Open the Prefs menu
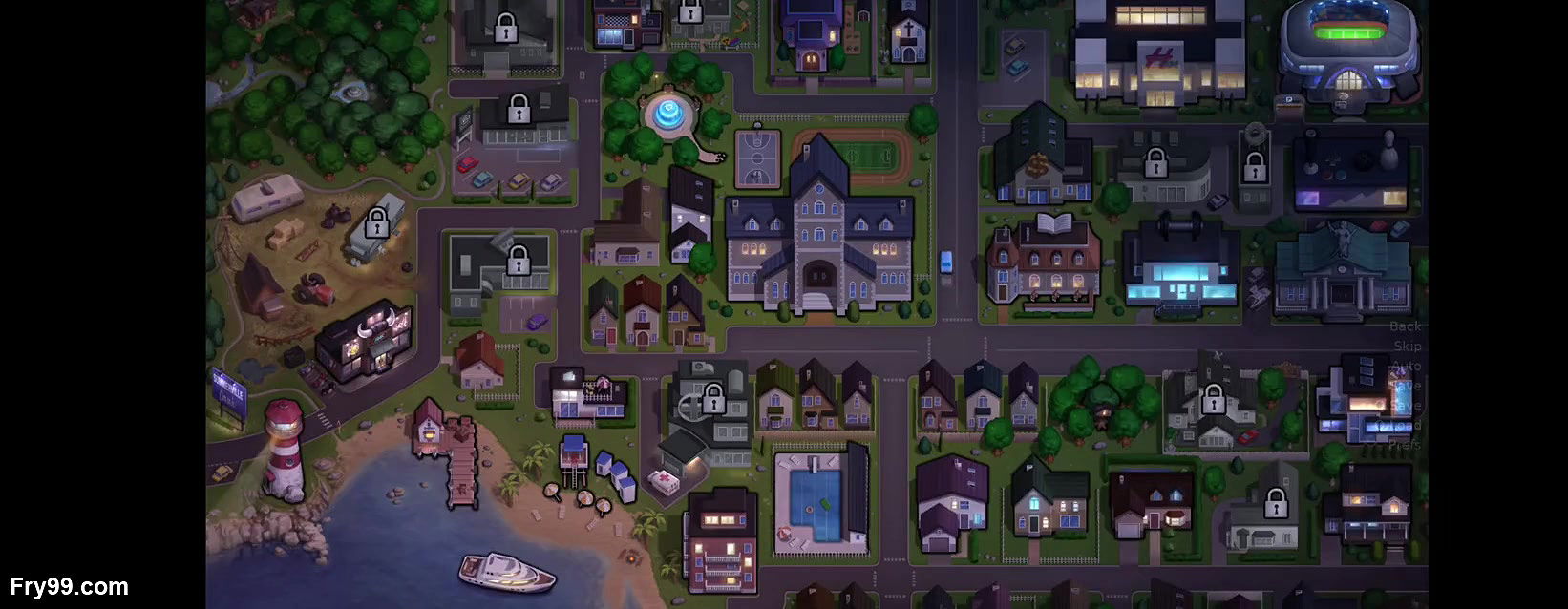Screen dimensions: 1568x609 1404,445
